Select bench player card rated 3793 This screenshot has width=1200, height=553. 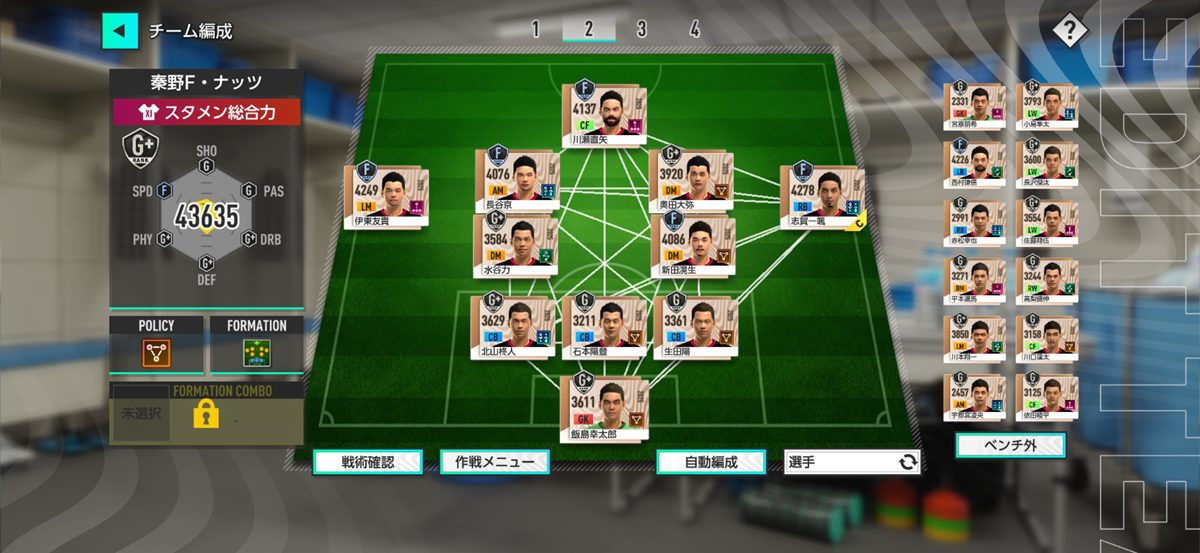click(1046, 105)
